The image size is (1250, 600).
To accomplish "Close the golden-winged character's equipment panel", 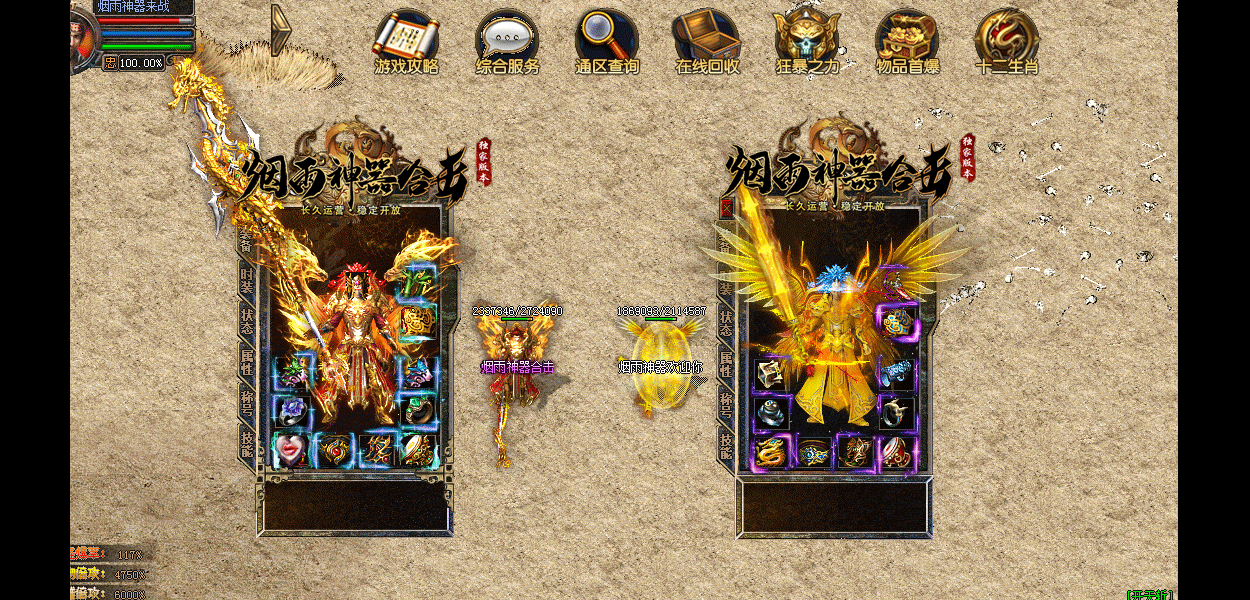I will pos(727,208).
